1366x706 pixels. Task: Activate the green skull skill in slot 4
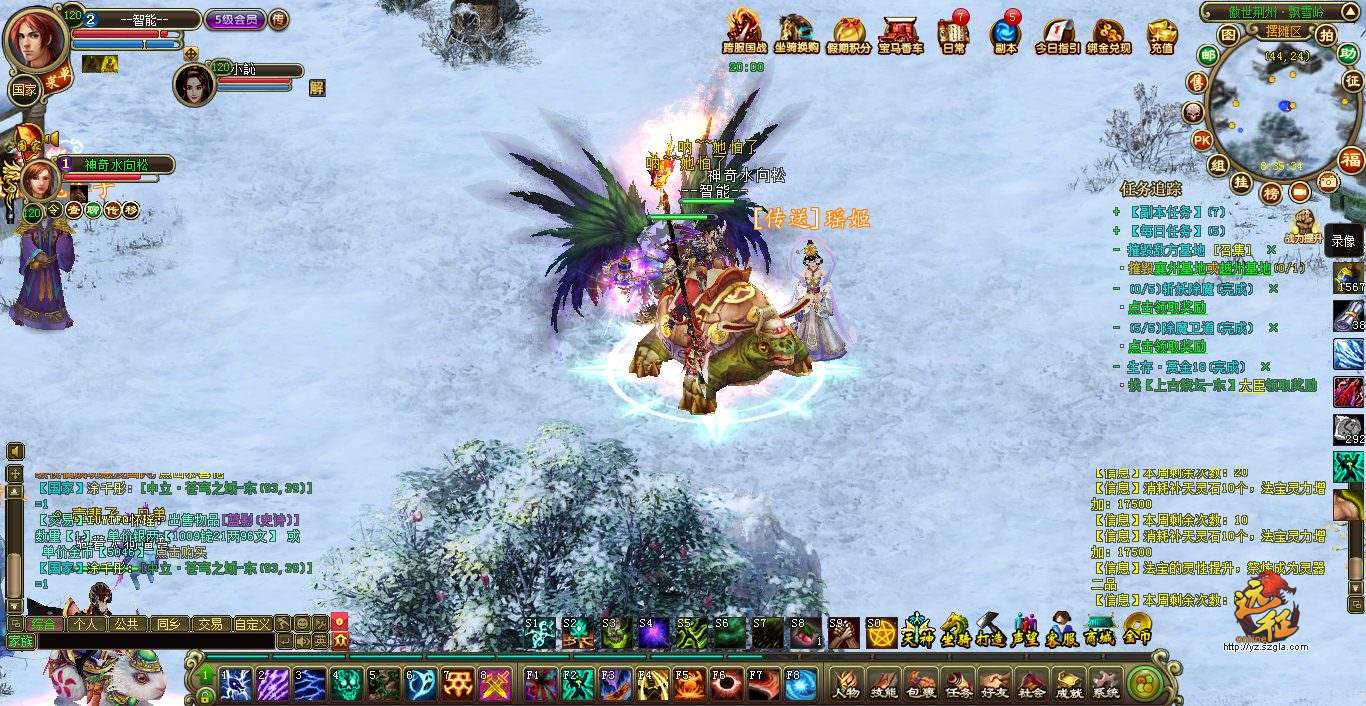point(346,684)
